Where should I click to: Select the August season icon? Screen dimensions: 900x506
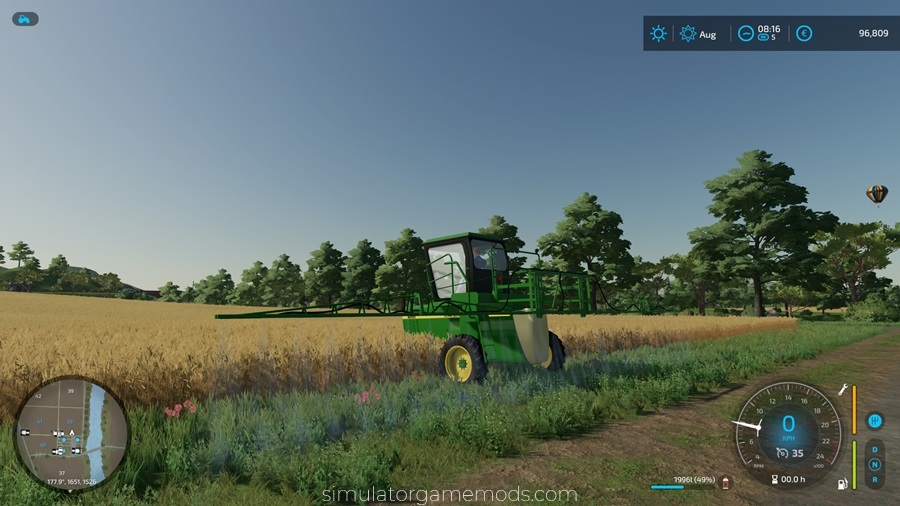click(x=688, y=33)
